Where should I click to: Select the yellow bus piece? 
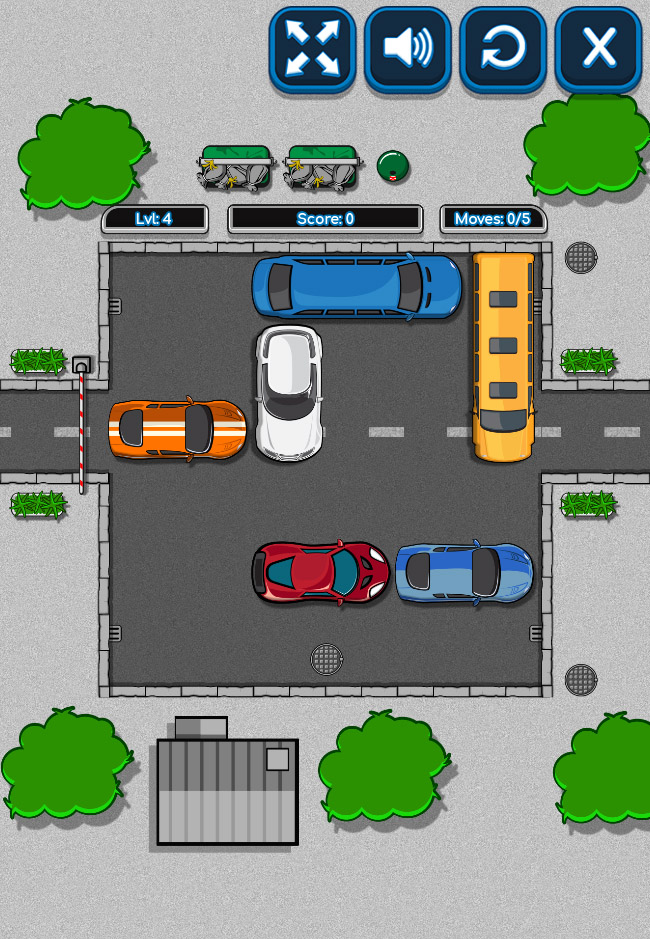pos(503,356)
